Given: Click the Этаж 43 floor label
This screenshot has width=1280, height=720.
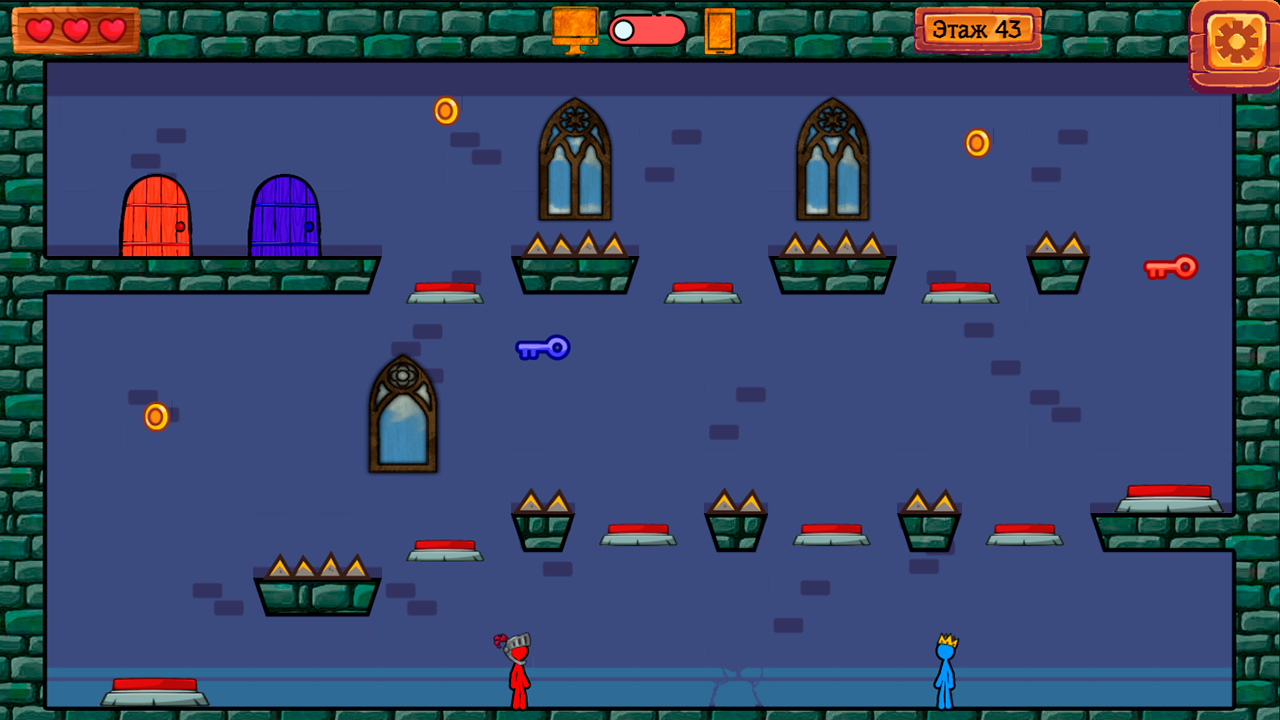Looking at the screenshot, I should click(x=978, y=28).
